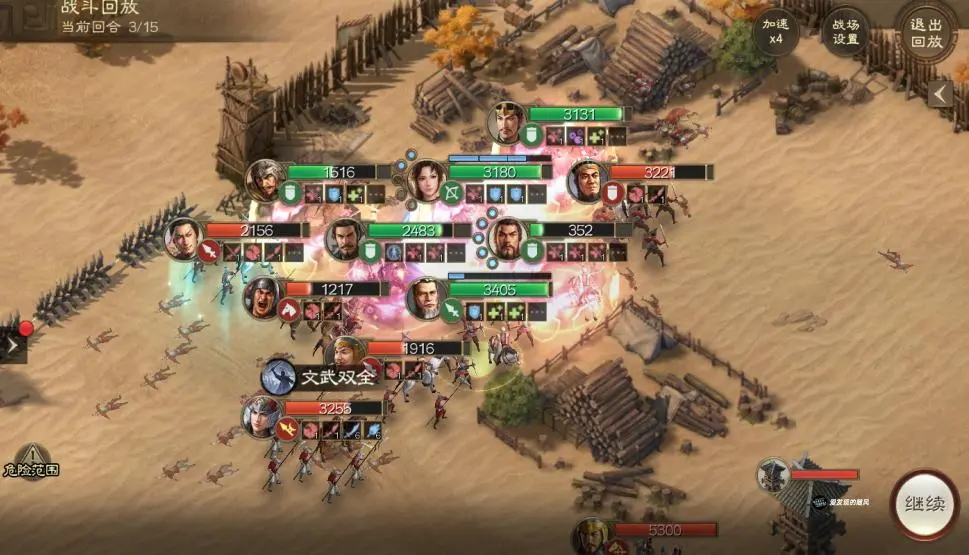Select the general portrait with 3131 troops
Screen dimensions: 969x555
tap(507, 123)
